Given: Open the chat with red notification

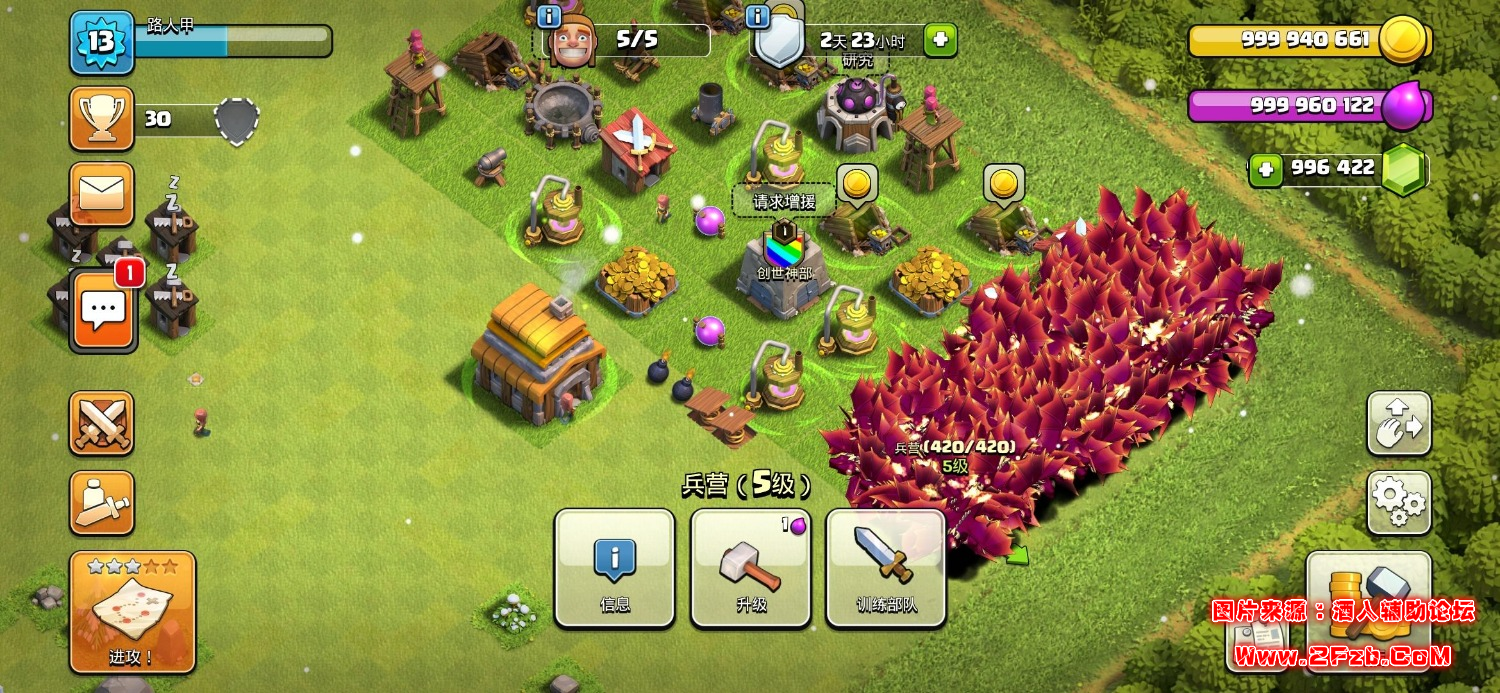Looking at the screenshot, I should point(102,309).
